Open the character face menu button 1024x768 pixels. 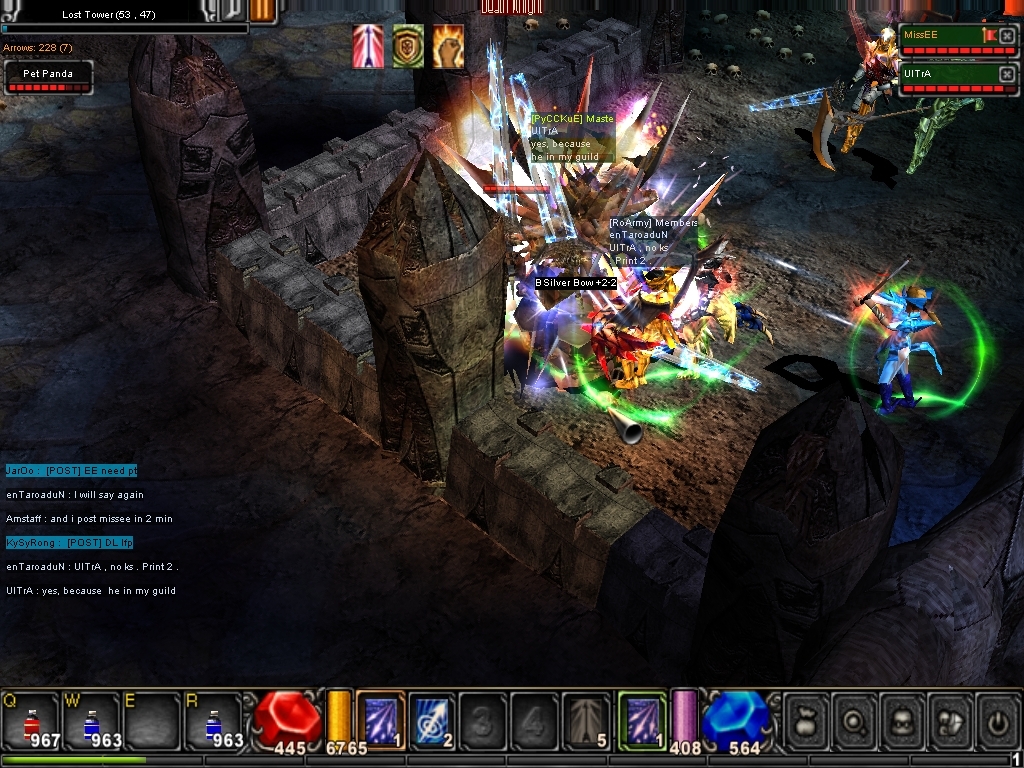[x=902, y=720]
